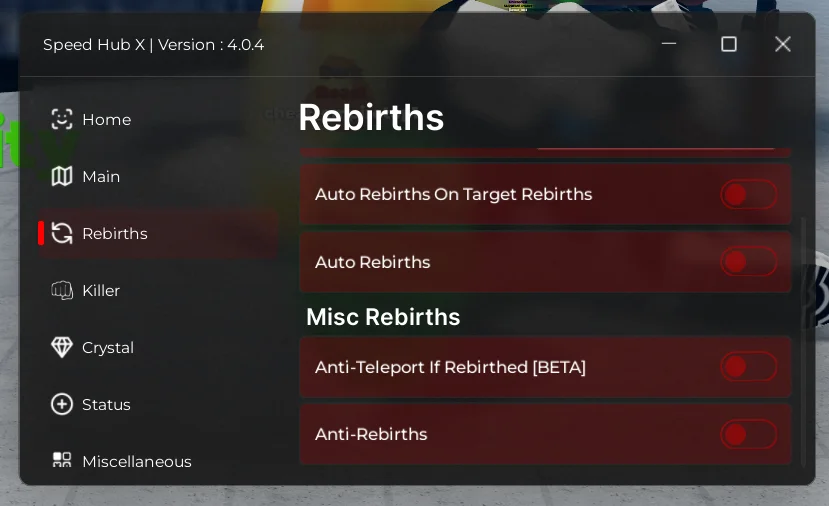This screenshot has width=829, height=506.
Task: Maximize the Speed Hub X window
Action: [x=729, y=44]
